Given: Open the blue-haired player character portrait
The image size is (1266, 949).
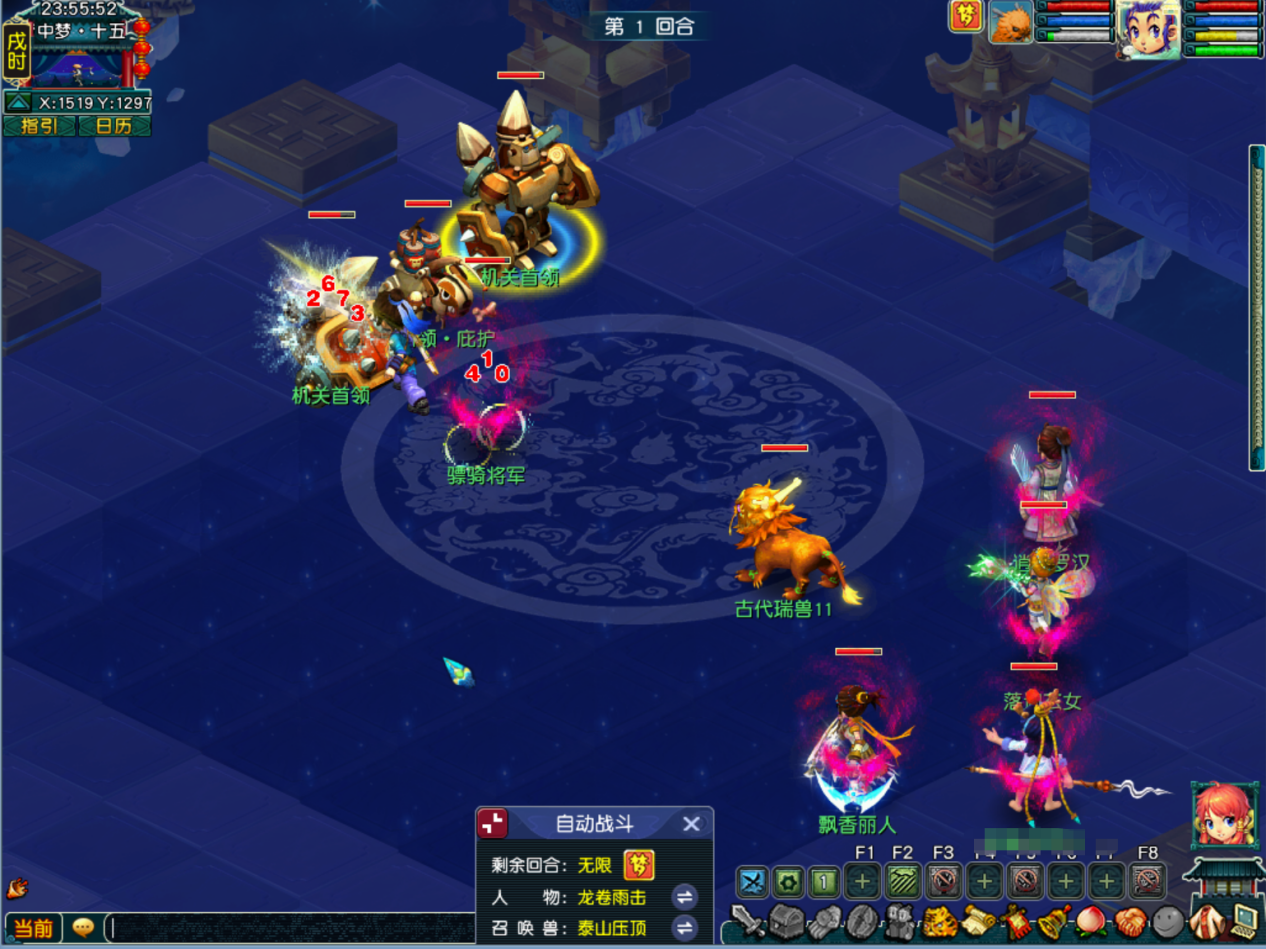Looking at the screenshot, I should tap(1148, 26).
